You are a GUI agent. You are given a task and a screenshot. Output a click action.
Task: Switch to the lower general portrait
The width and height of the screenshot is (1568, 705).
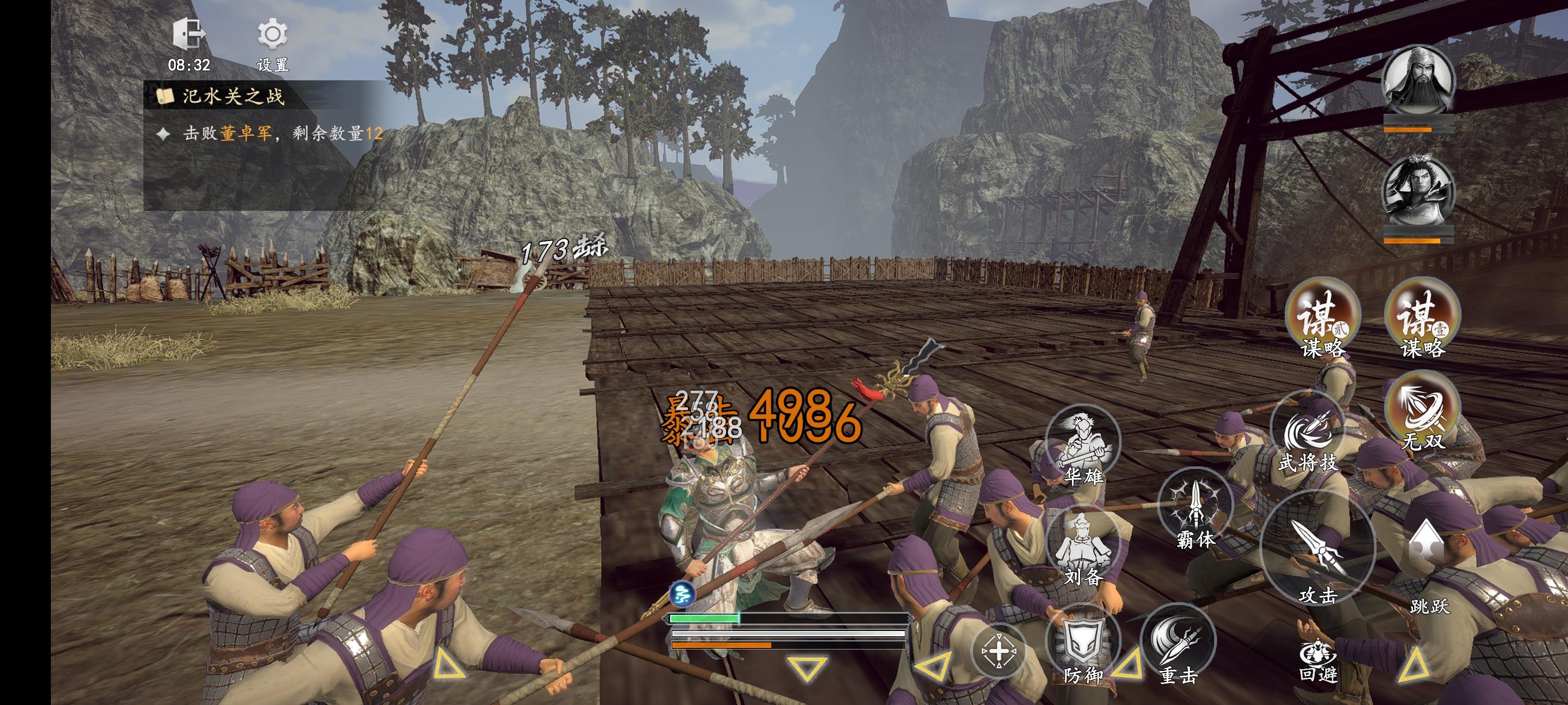click(1418, 192)
